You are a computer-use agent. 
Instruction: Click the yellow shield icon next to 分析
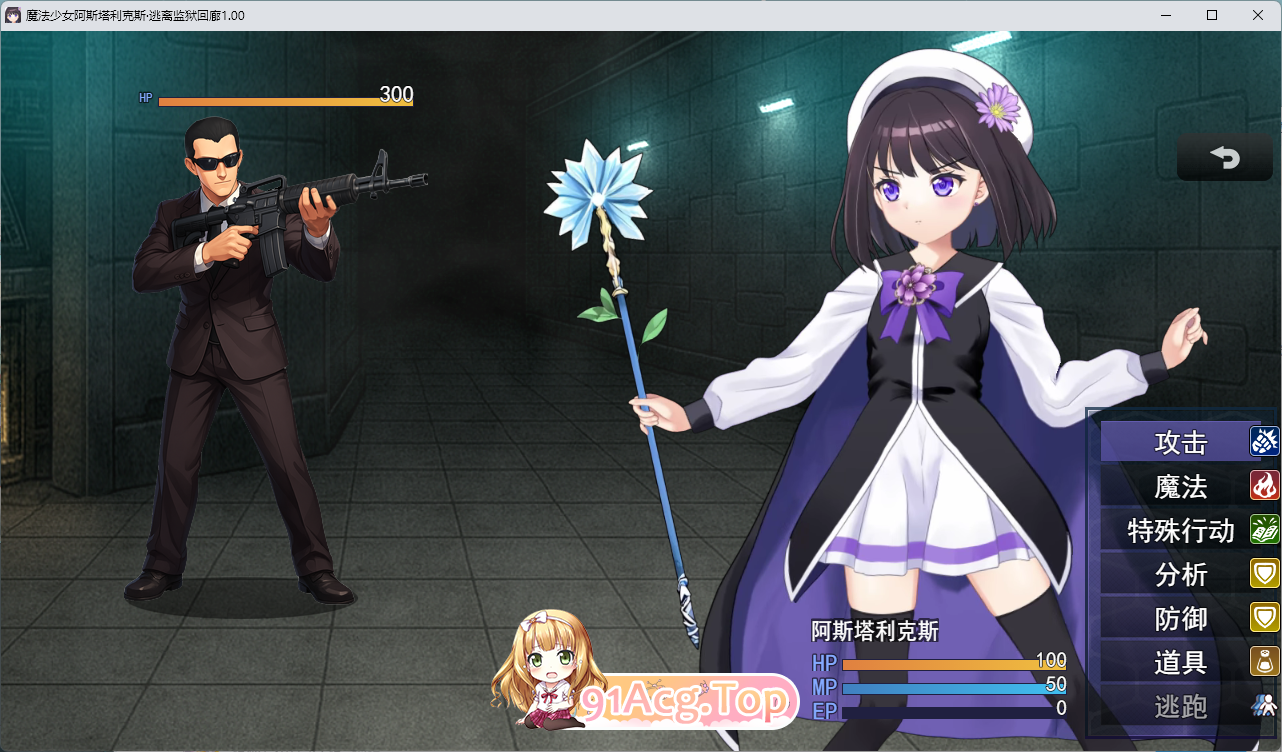1263,574
